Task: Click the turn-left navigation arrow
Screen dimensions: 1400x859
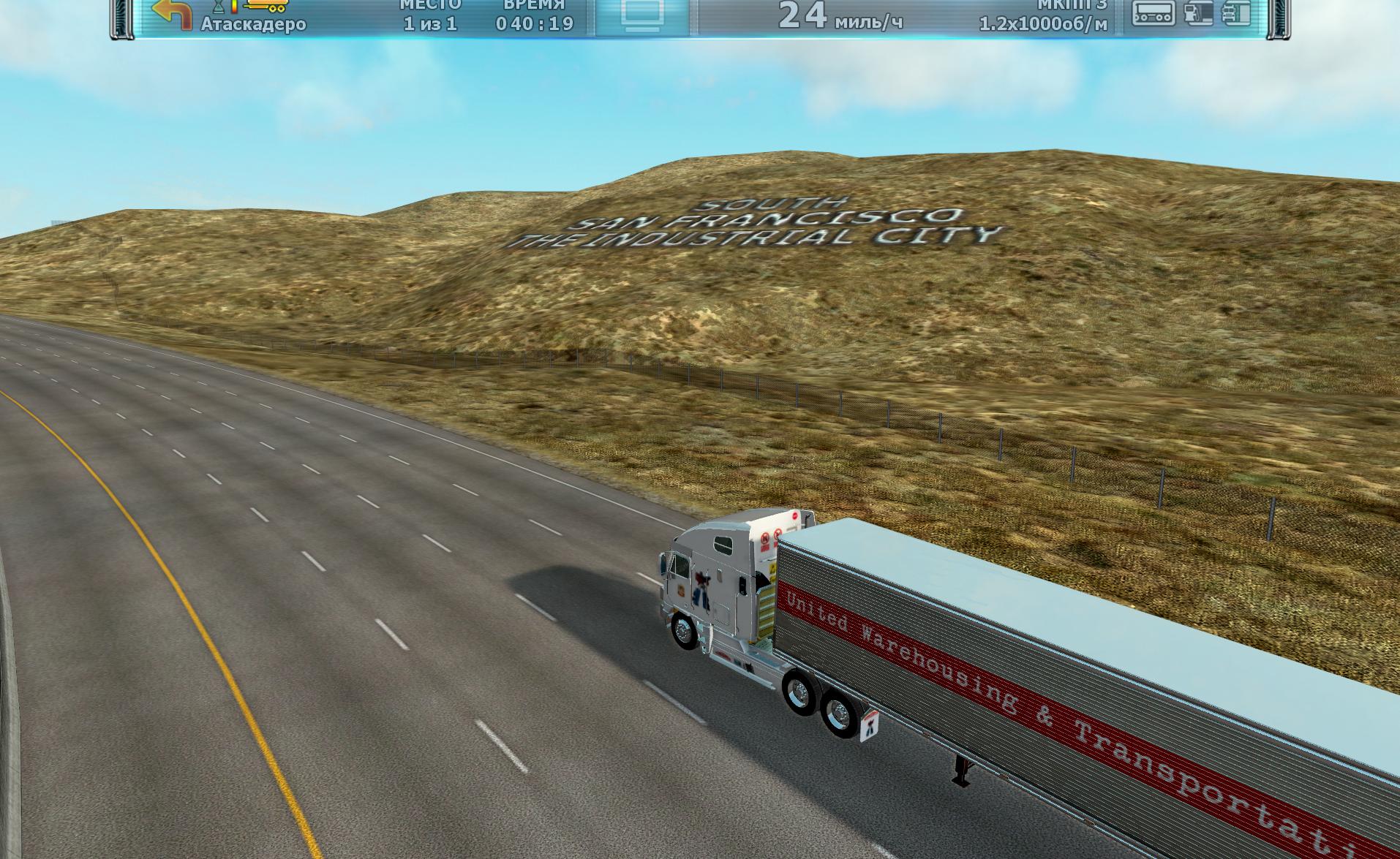Action: (x=173, y=13)
